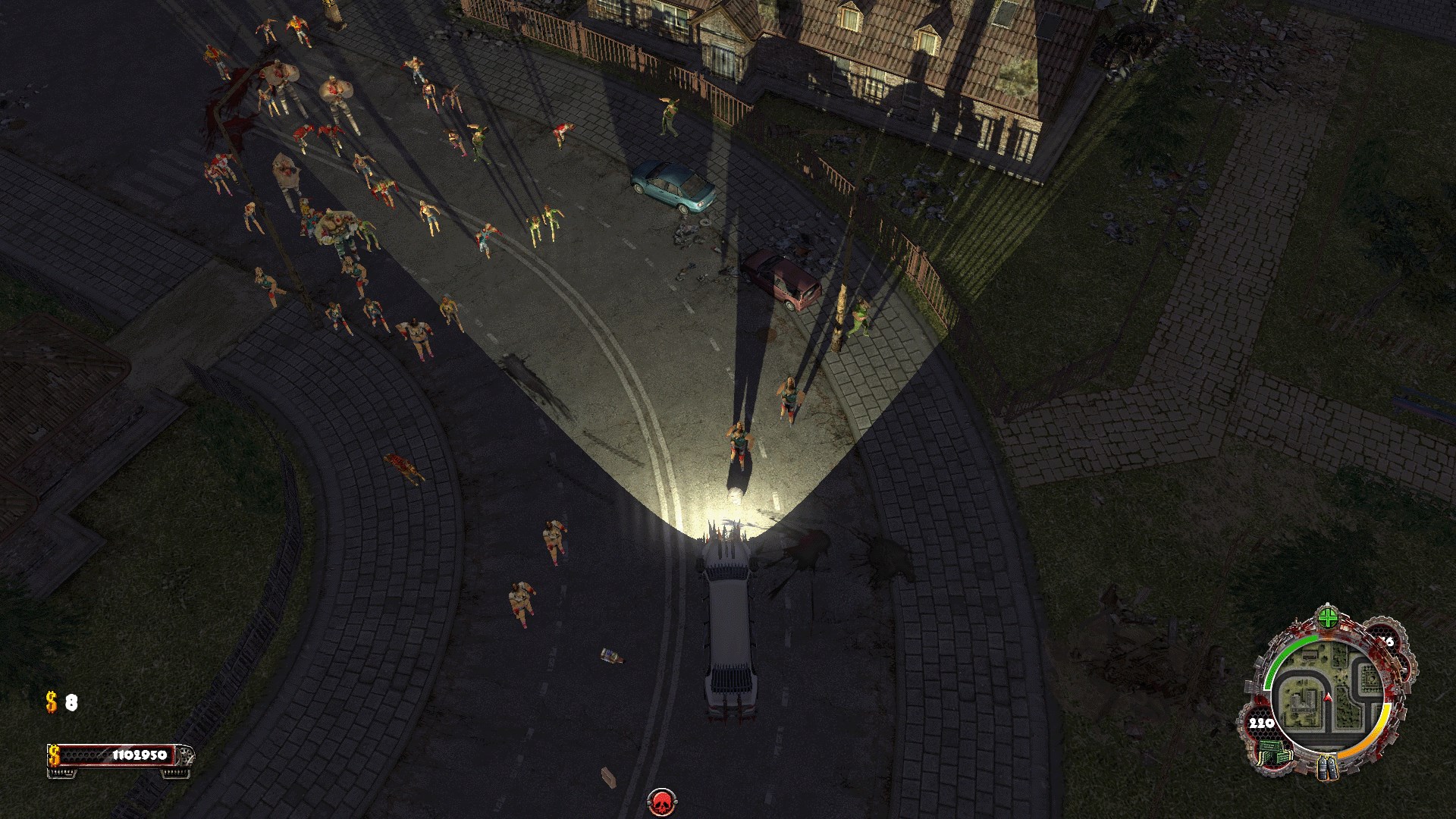Click the red skull icon
Screen dimensions: 1456x819
pos(662,802)
